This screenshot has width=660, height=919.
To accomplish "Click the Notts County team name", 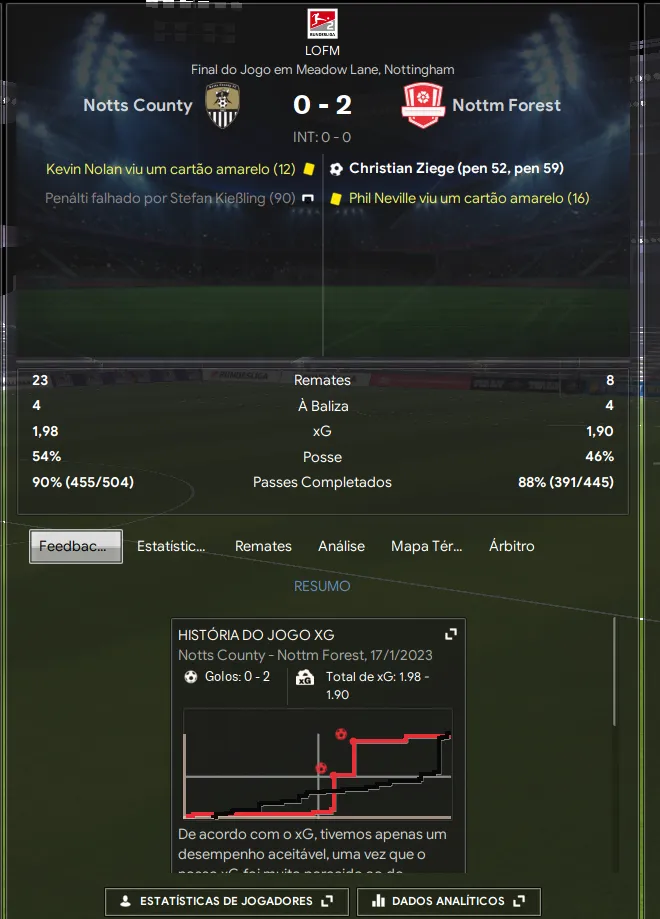I will [138, 105].
